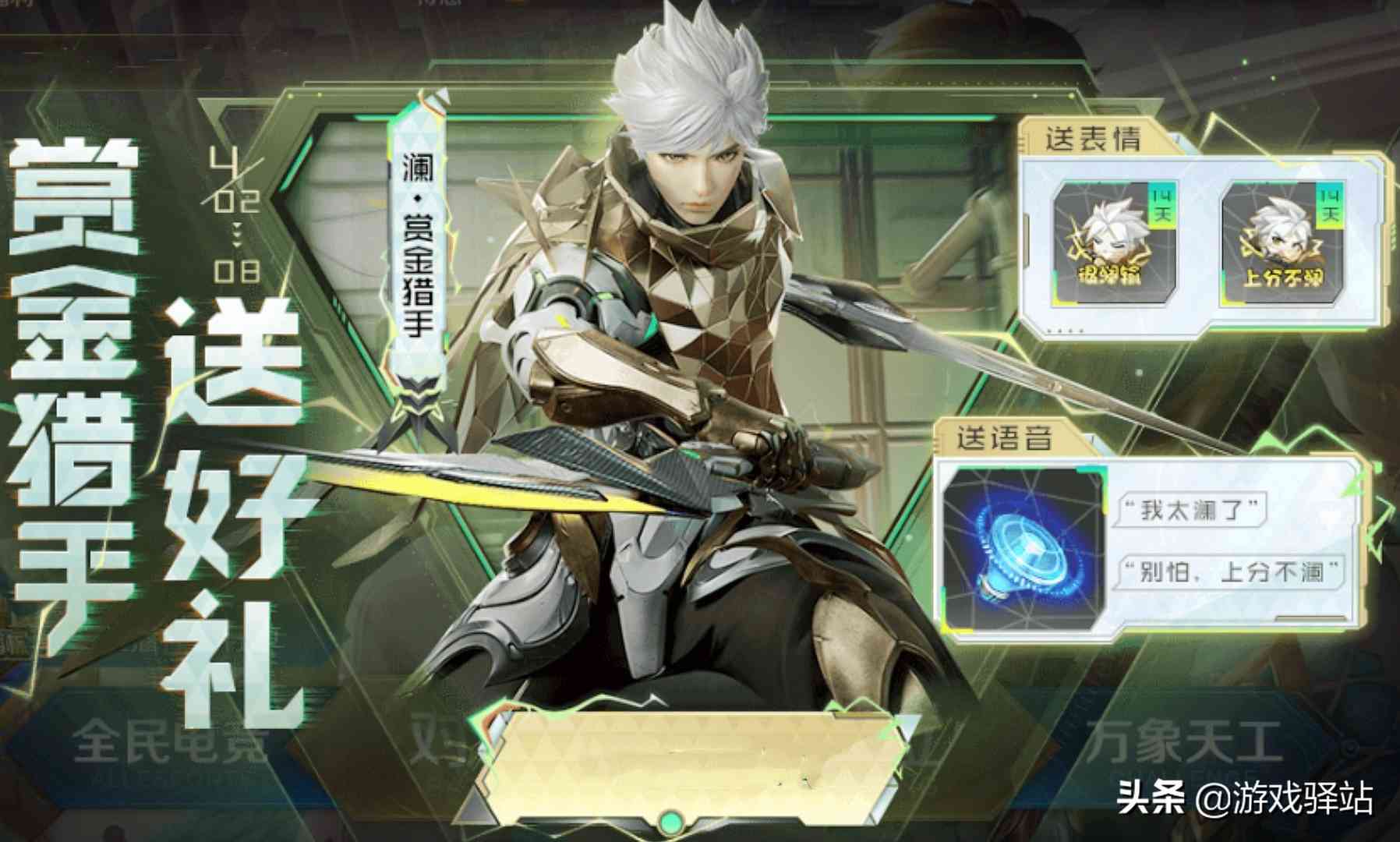Open the 游戏驿站 Toutiao watermark link
Viewport: 1400px width, 842px height.
click(x=1245, y=799)
